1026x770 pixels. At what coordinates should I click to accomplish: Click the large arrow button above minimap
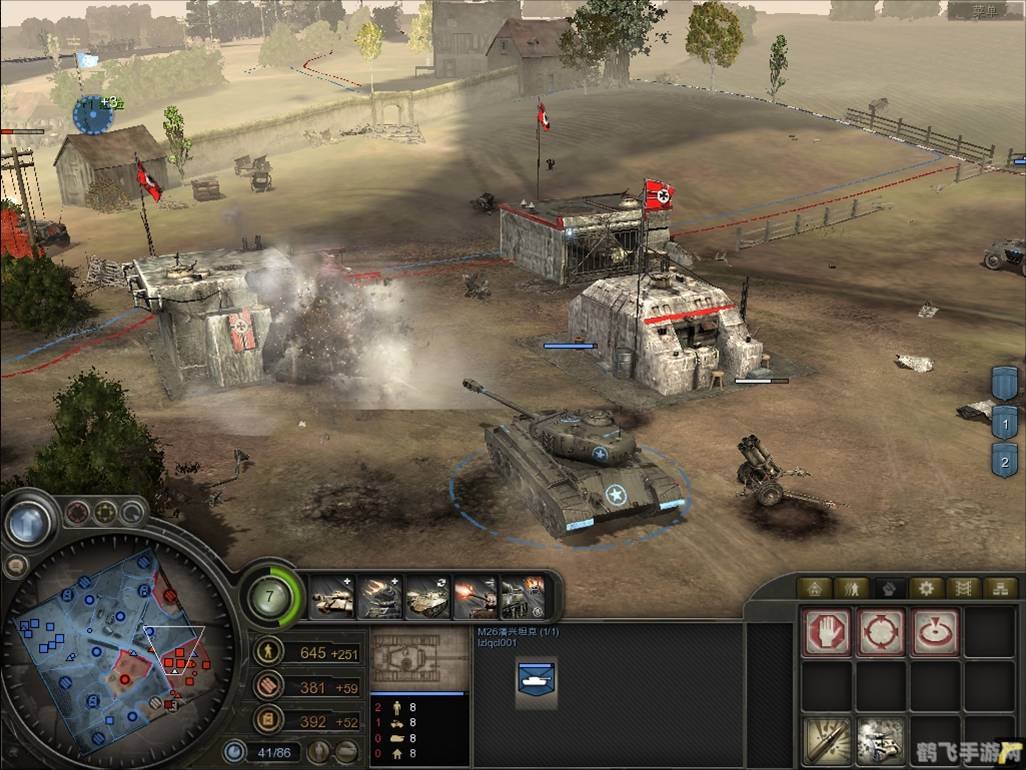27,520
